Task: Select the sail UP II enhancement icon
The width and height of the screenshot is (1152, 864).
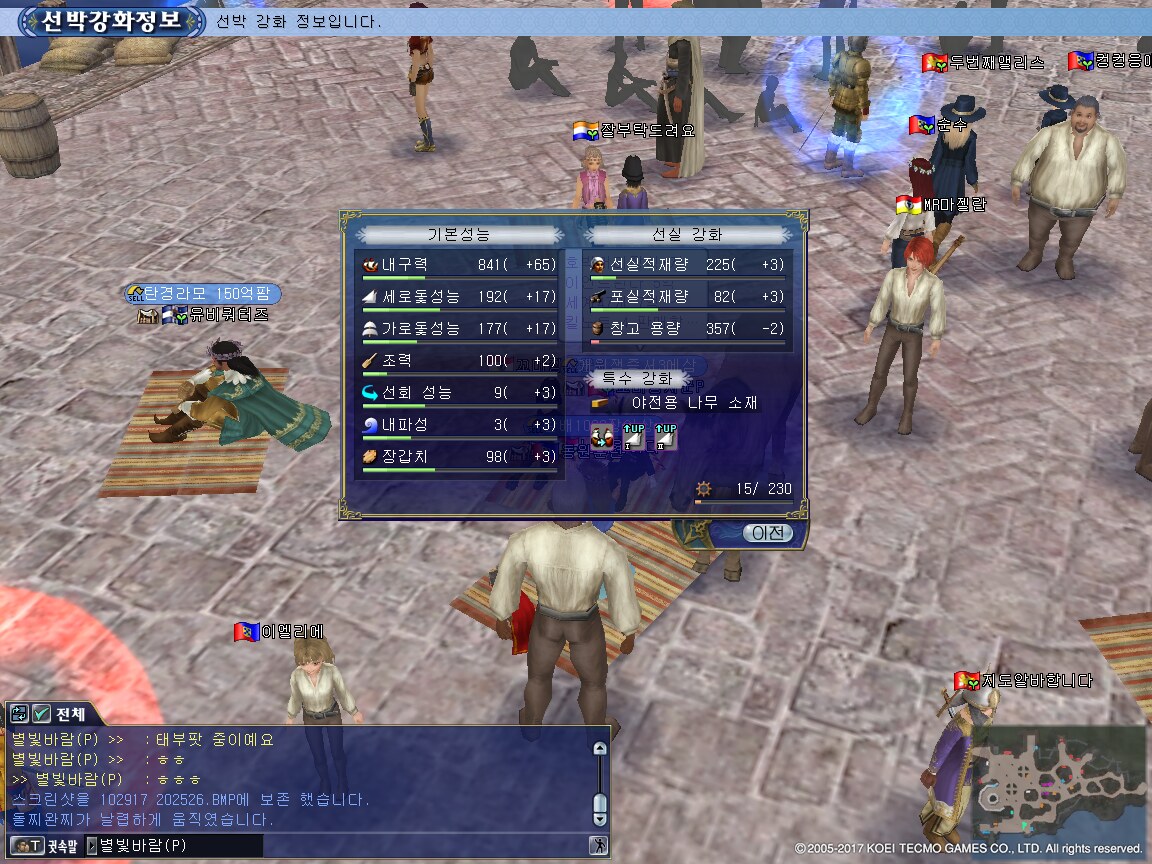Action: tap(665, 437)
